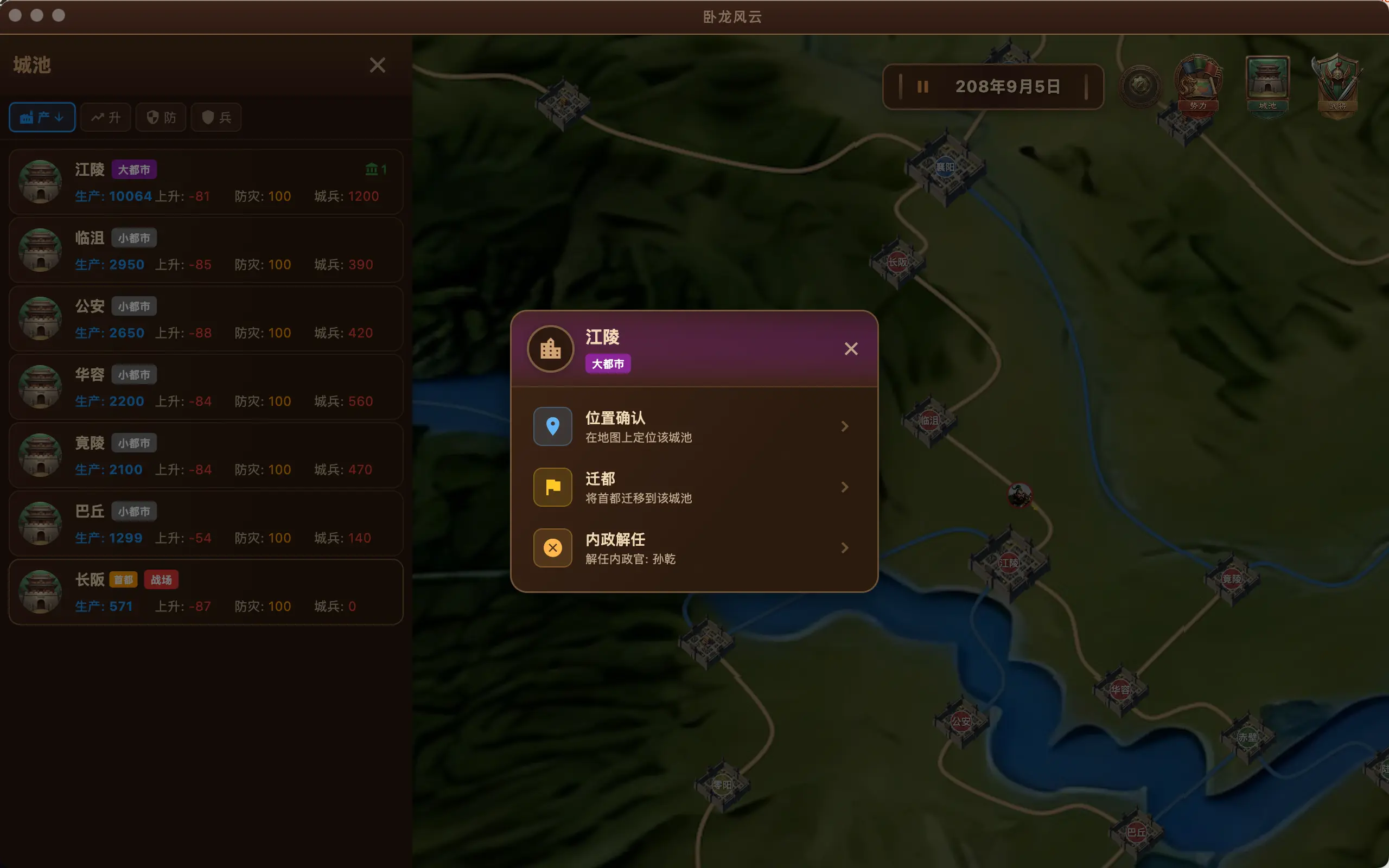Pause the game date timer
Viewport: 1389px width, 868px height.
pos(922,87)
